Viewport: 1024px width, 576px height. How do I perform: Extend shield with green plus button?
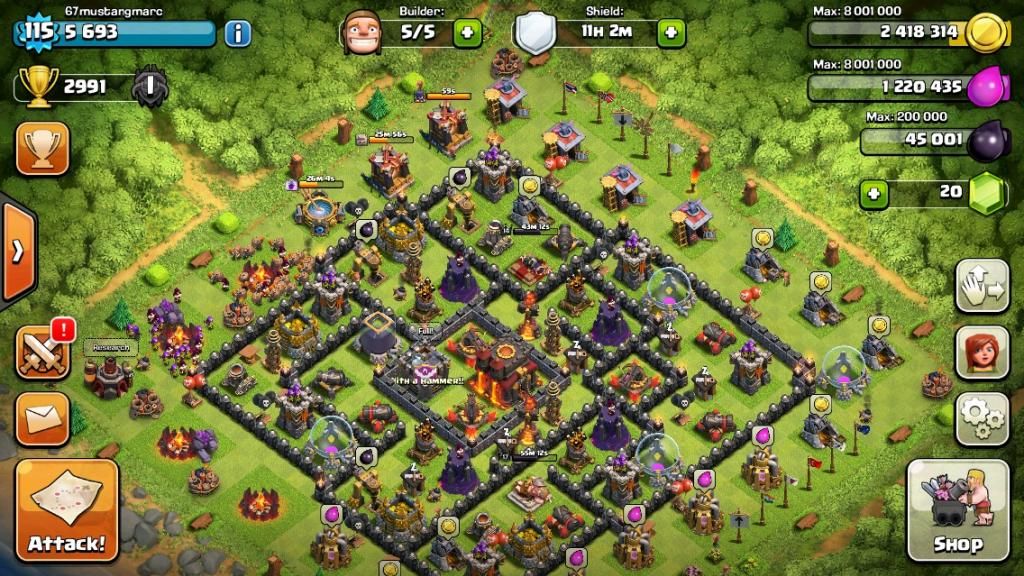coord(671,32)
